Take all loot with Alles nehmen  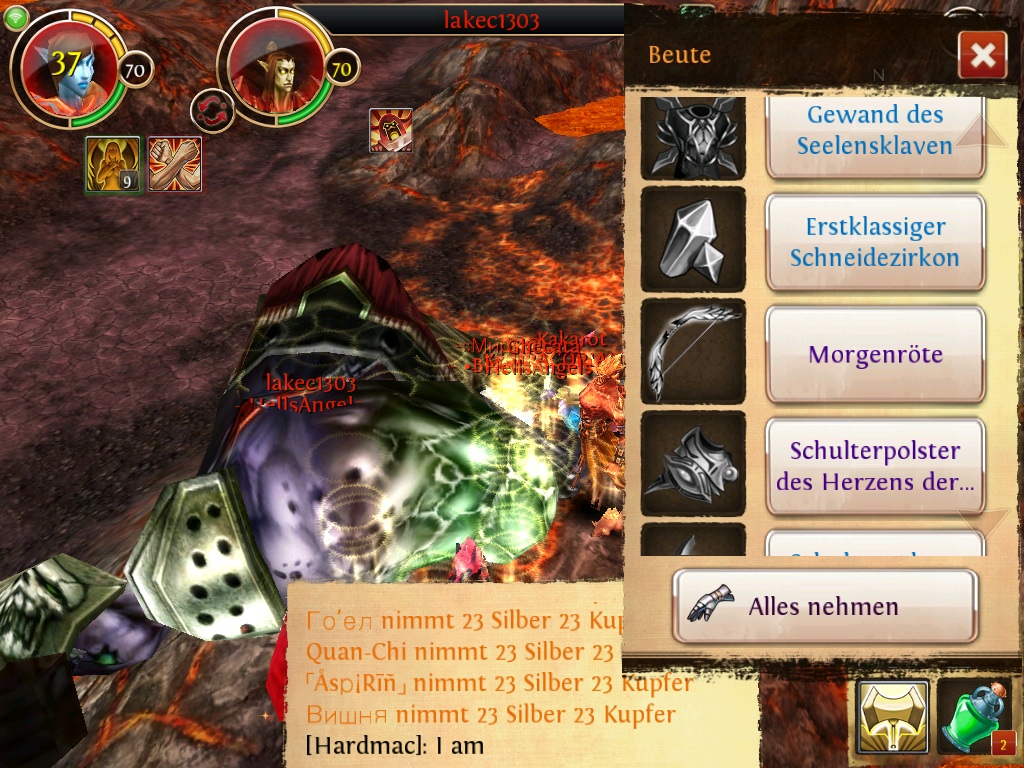[824, 606]
